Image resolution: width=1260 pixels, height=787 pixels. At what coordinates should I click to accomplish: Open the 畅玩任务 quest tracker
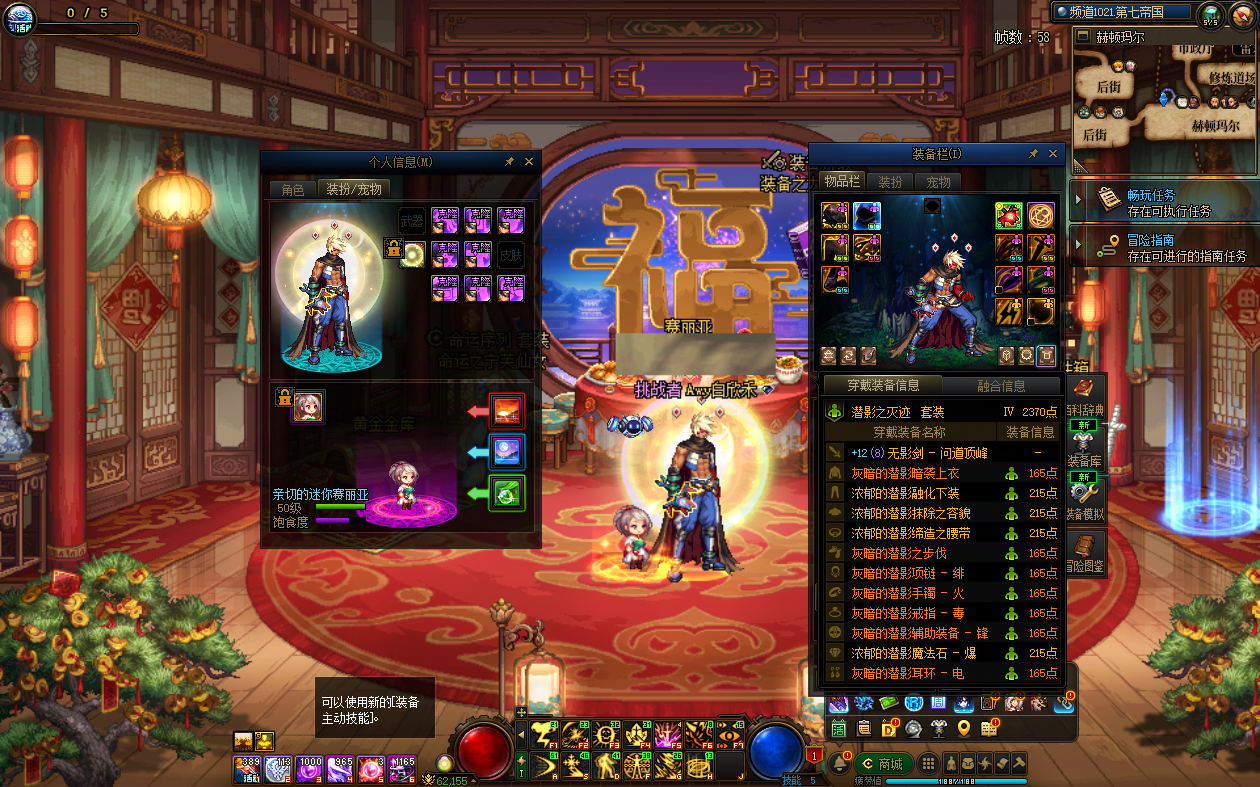[x=1150, y=201]
